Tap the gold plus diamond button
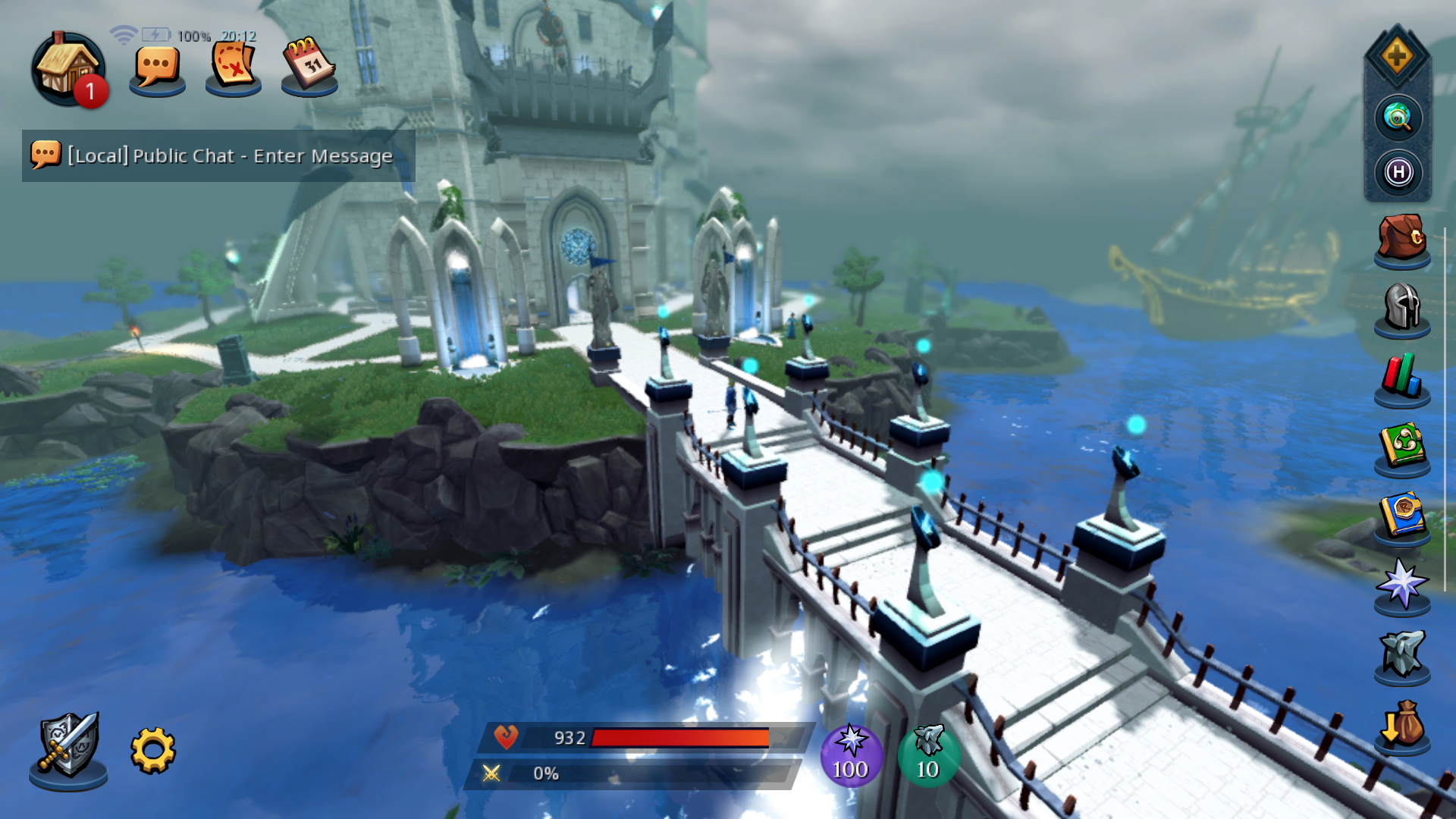 click(1397, 57)
